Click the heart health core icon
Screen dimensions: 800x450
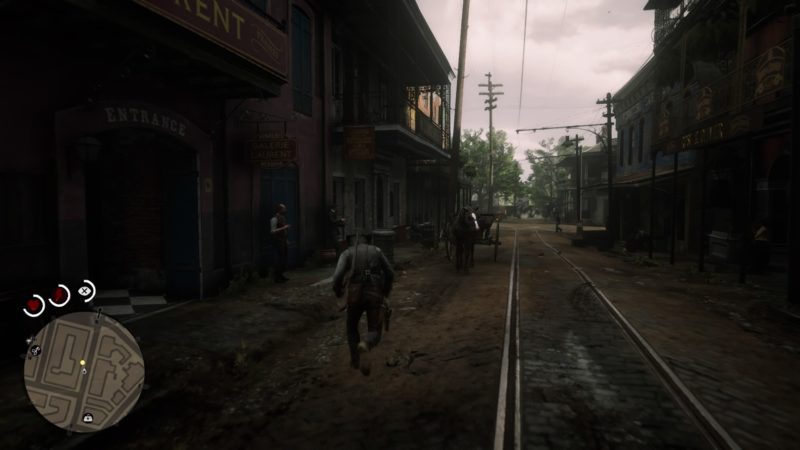34,305
